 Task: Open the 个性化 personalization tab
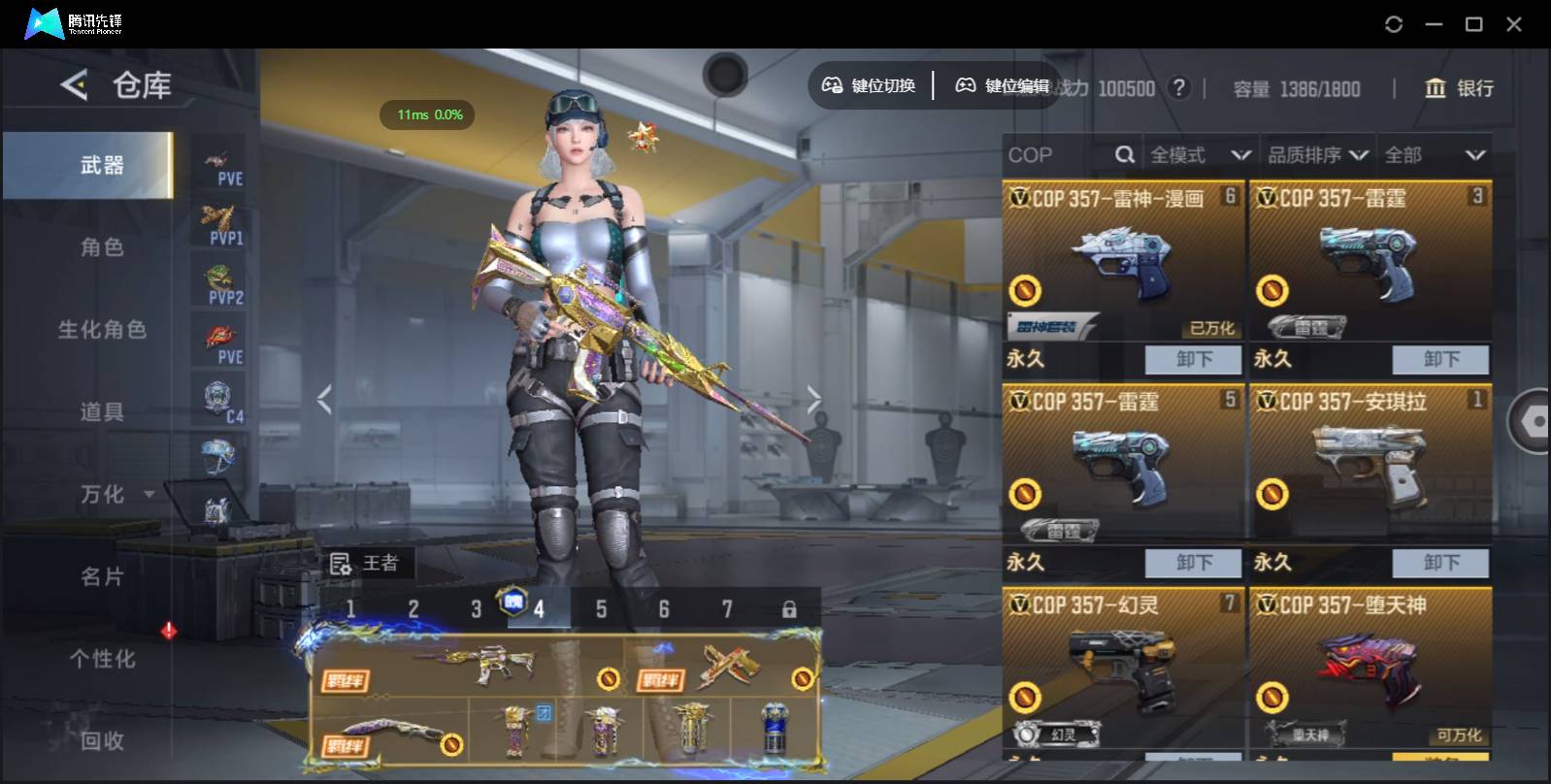pyautogui.click(x=101, y=660)
